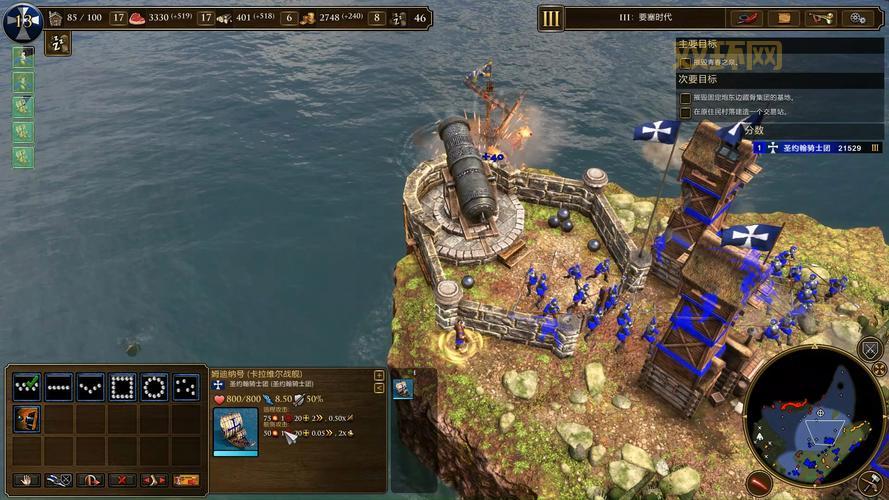Select the idle villager button below resource bar

tap(58, 42)
